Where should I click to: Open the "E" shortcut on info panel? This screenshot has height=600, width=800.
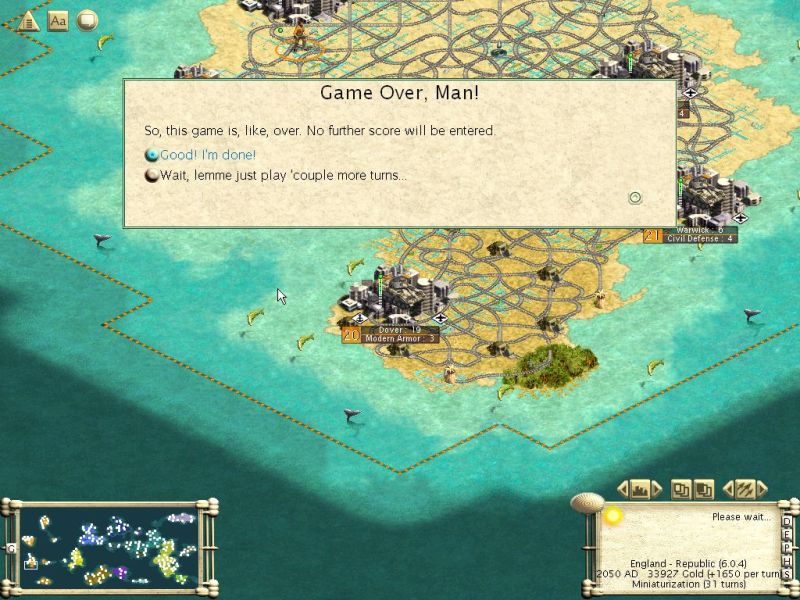click(787, 534)
